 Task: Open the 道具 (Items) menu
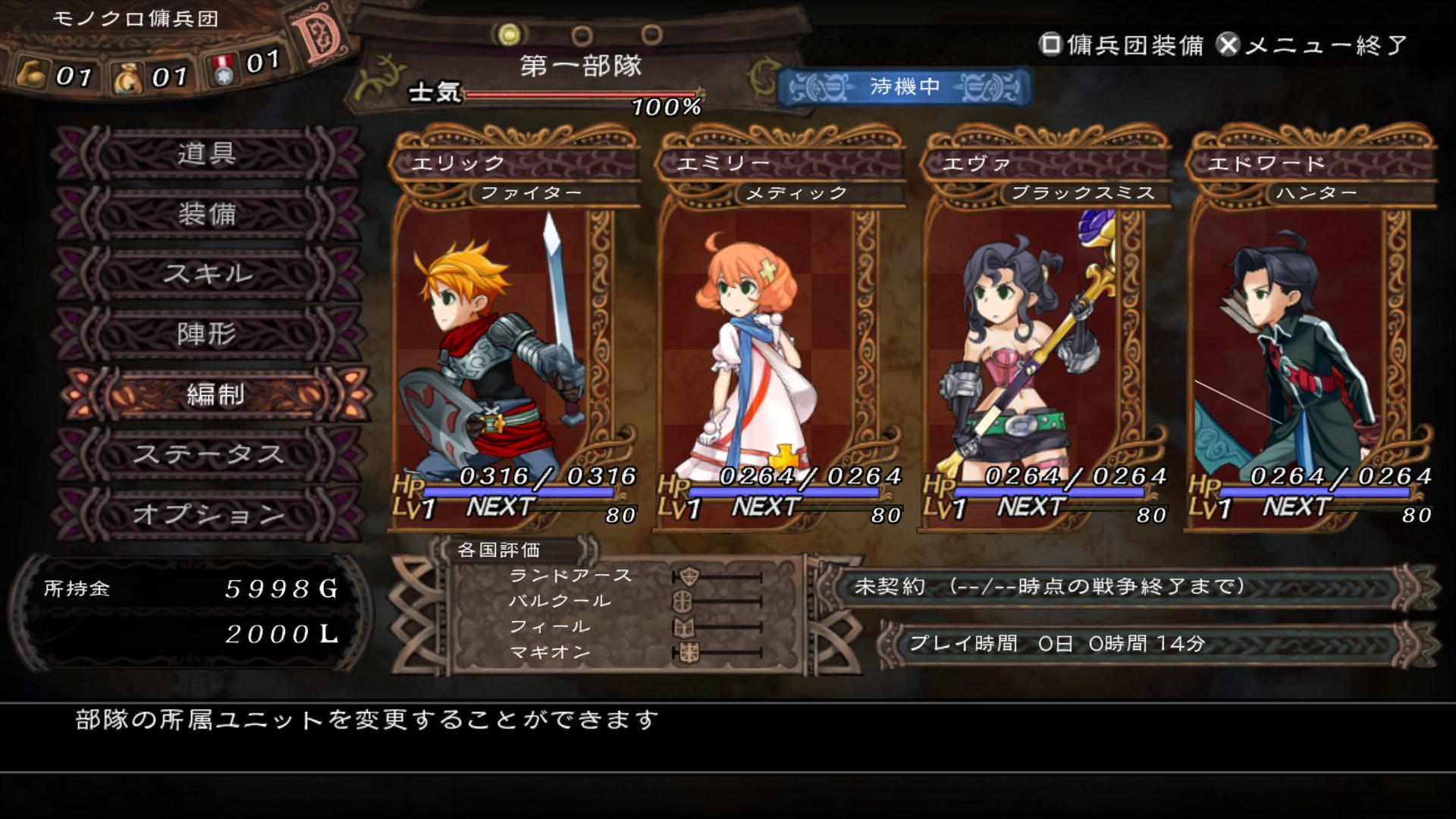[206, 154]
